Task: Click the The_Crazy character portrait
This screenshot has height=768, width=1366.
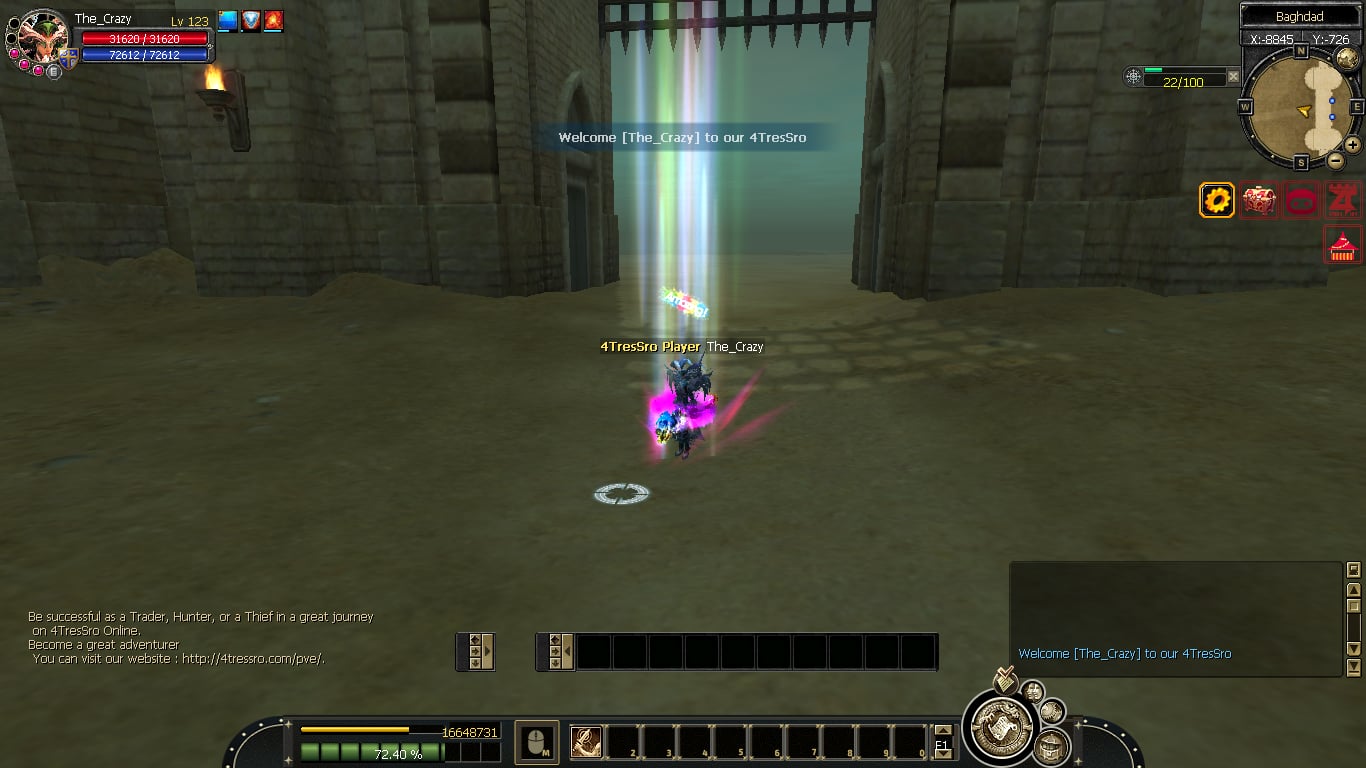Action: 43,36
